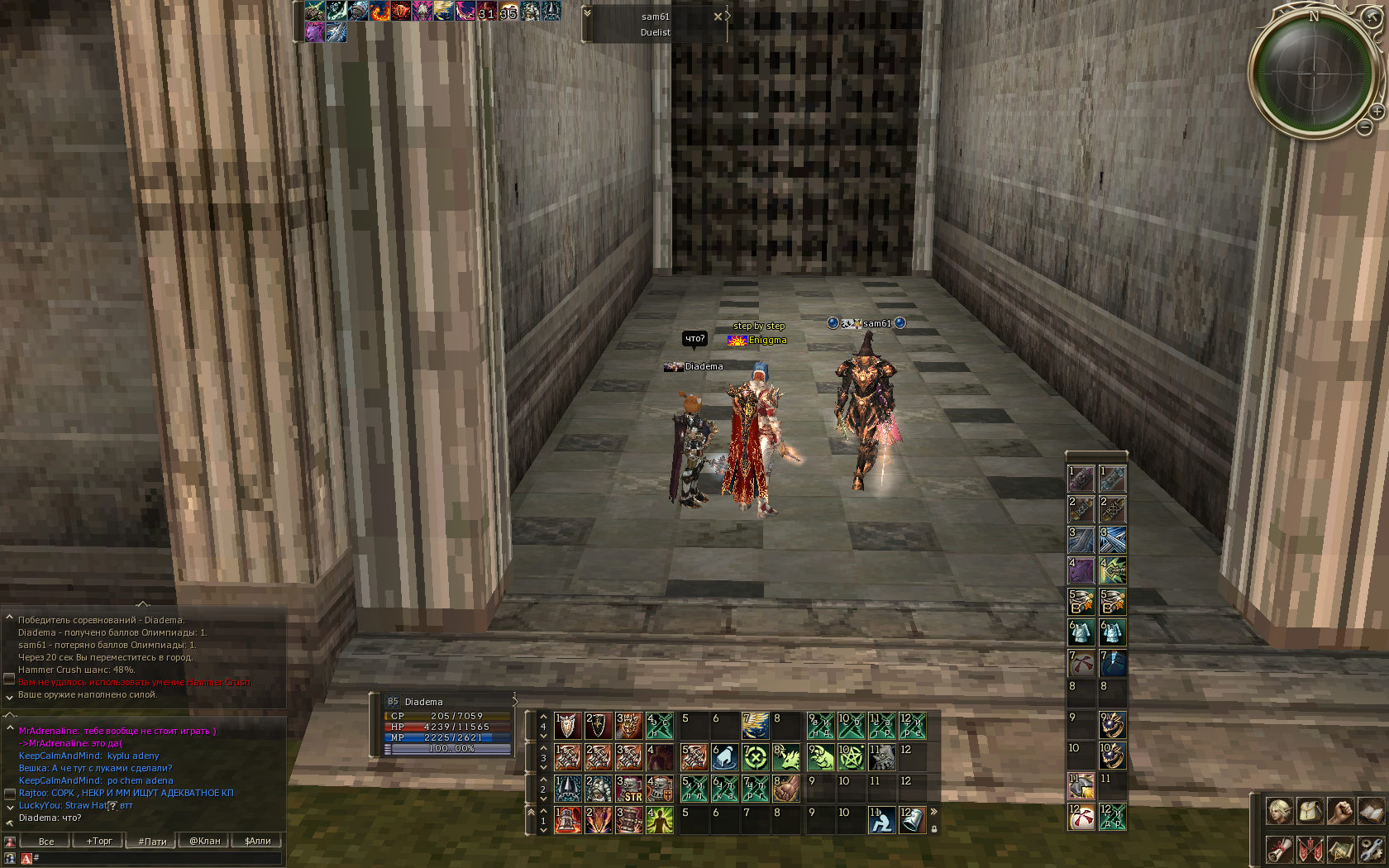Switch chat to the Все tab
1389x868 pixels.
pyautogui.click(x=46, y=841)
